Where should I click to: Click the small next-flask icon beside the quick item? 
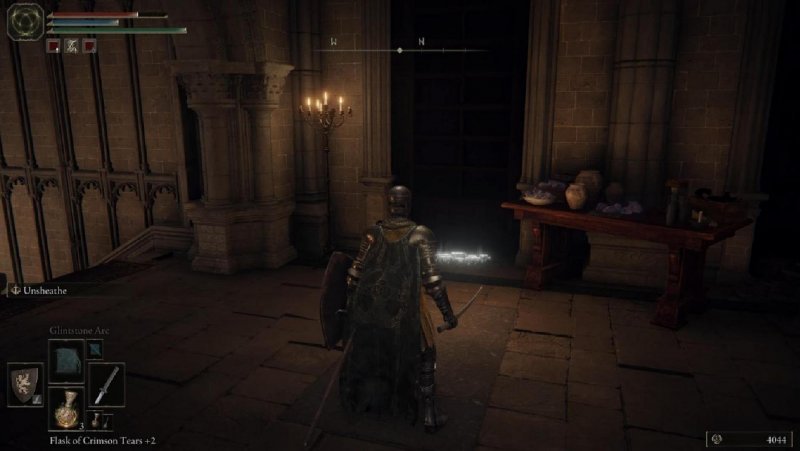(x=97, y=419)
